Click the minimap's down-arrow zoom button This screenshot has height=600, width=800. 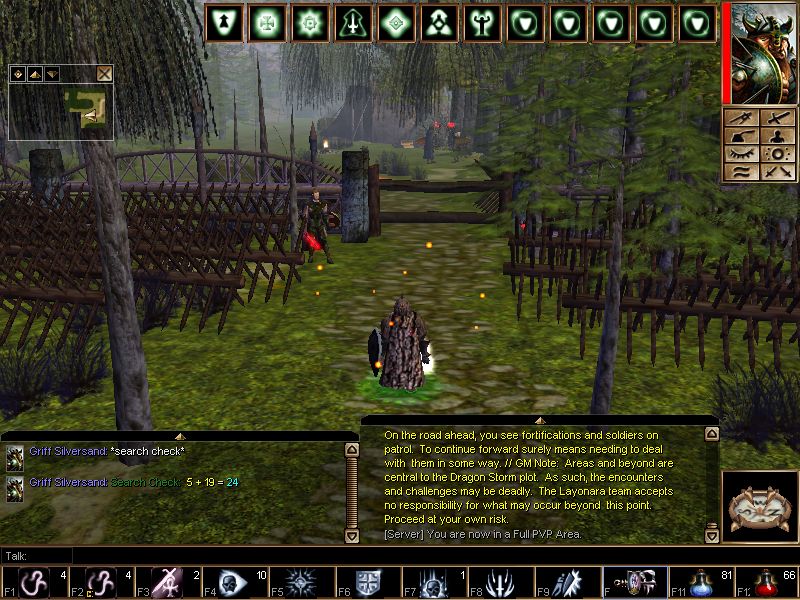[51, 73]
